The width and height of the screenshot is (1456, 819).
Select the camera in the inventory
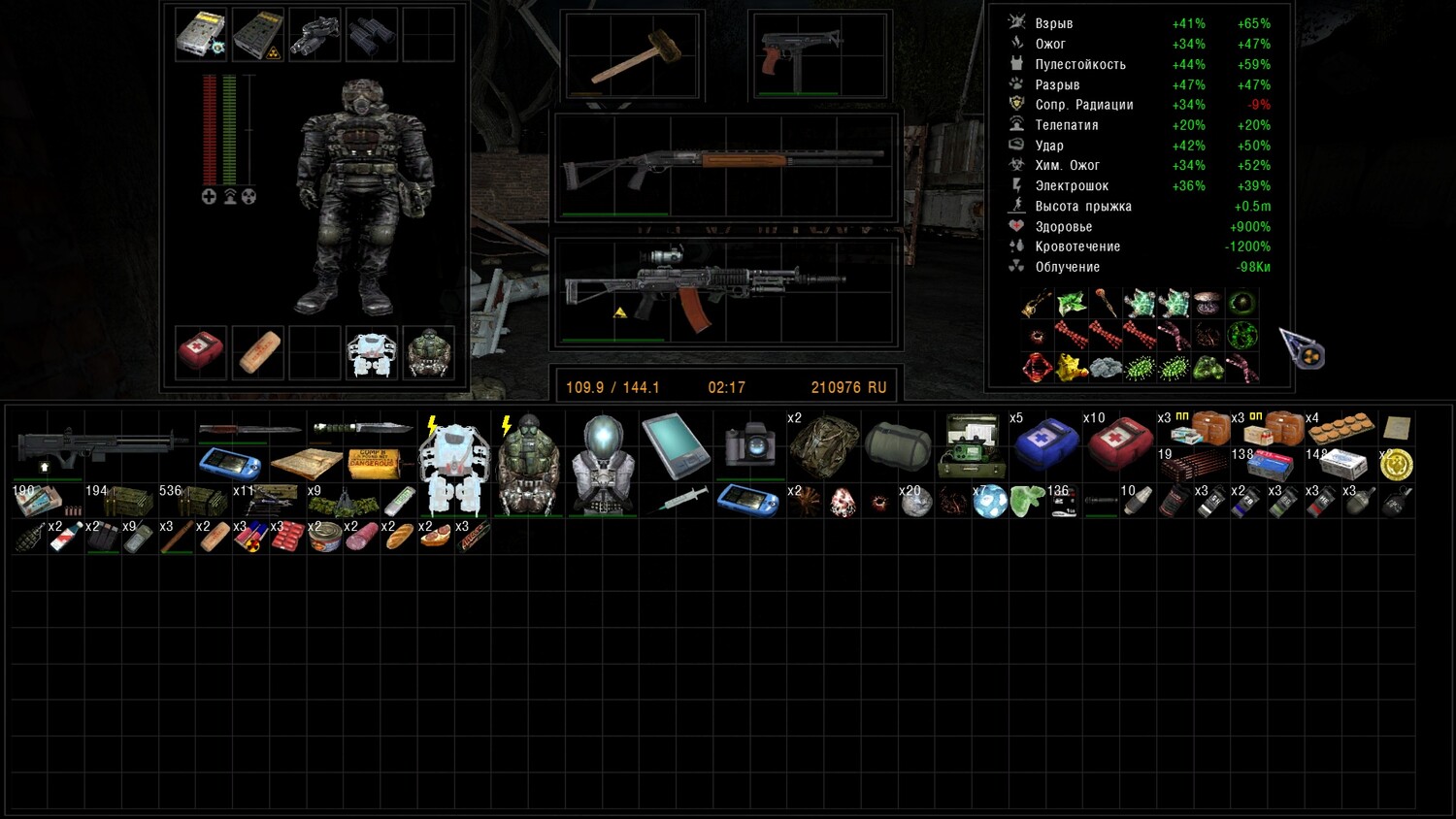click(749, 445)
